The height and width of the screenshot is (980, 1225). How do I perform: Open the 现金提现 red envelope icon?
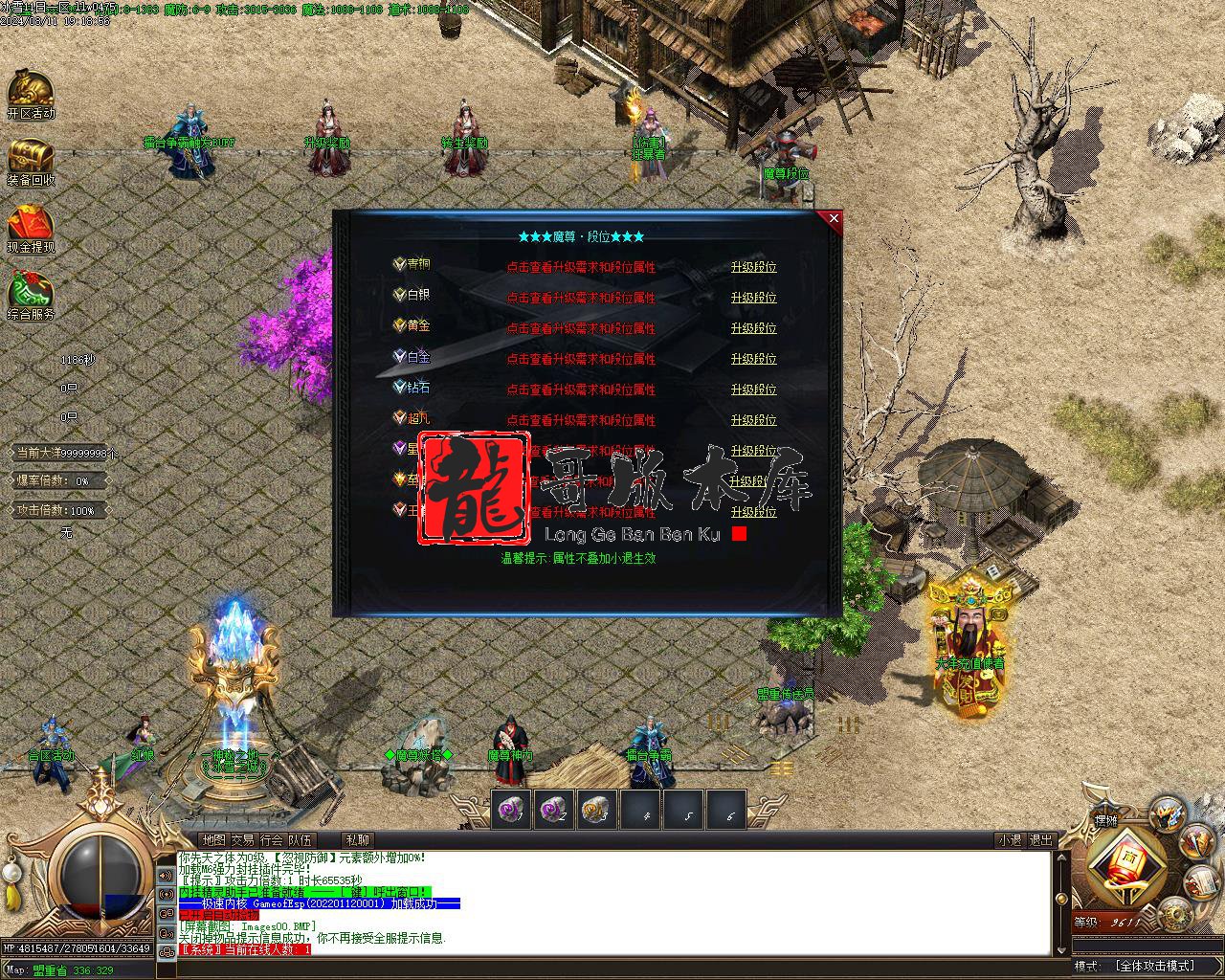[x=31, y=228]
